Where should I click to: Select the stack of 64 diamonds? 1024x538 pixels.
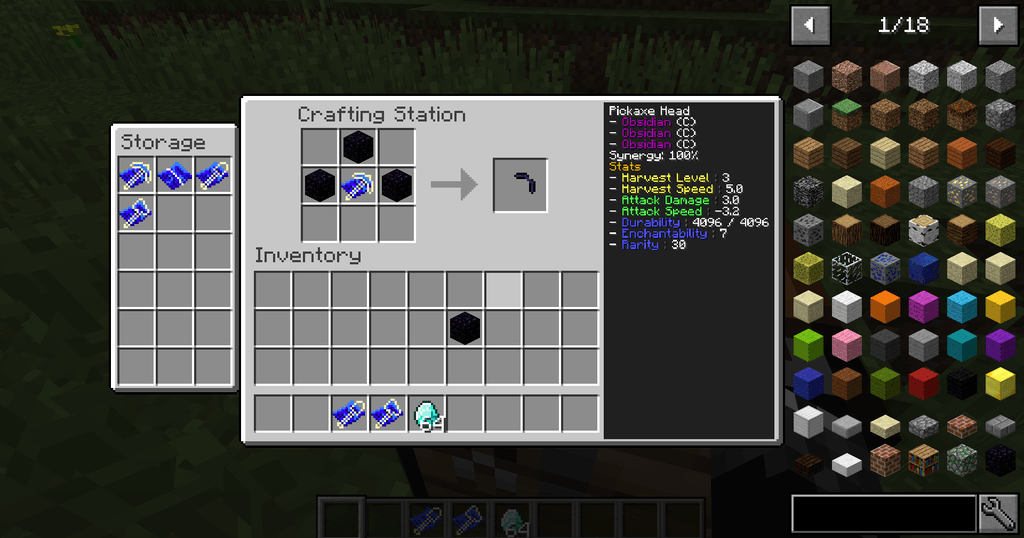point(427,414)
